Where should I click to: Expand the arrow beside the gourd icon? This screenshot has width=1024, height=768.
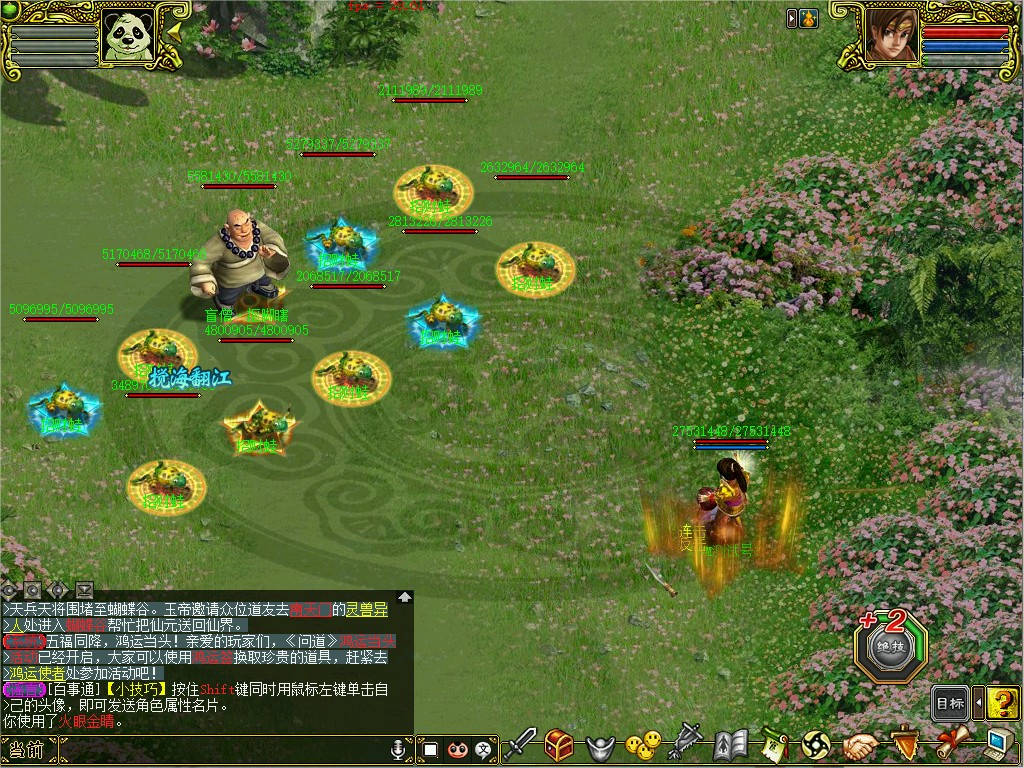[791, 18]
